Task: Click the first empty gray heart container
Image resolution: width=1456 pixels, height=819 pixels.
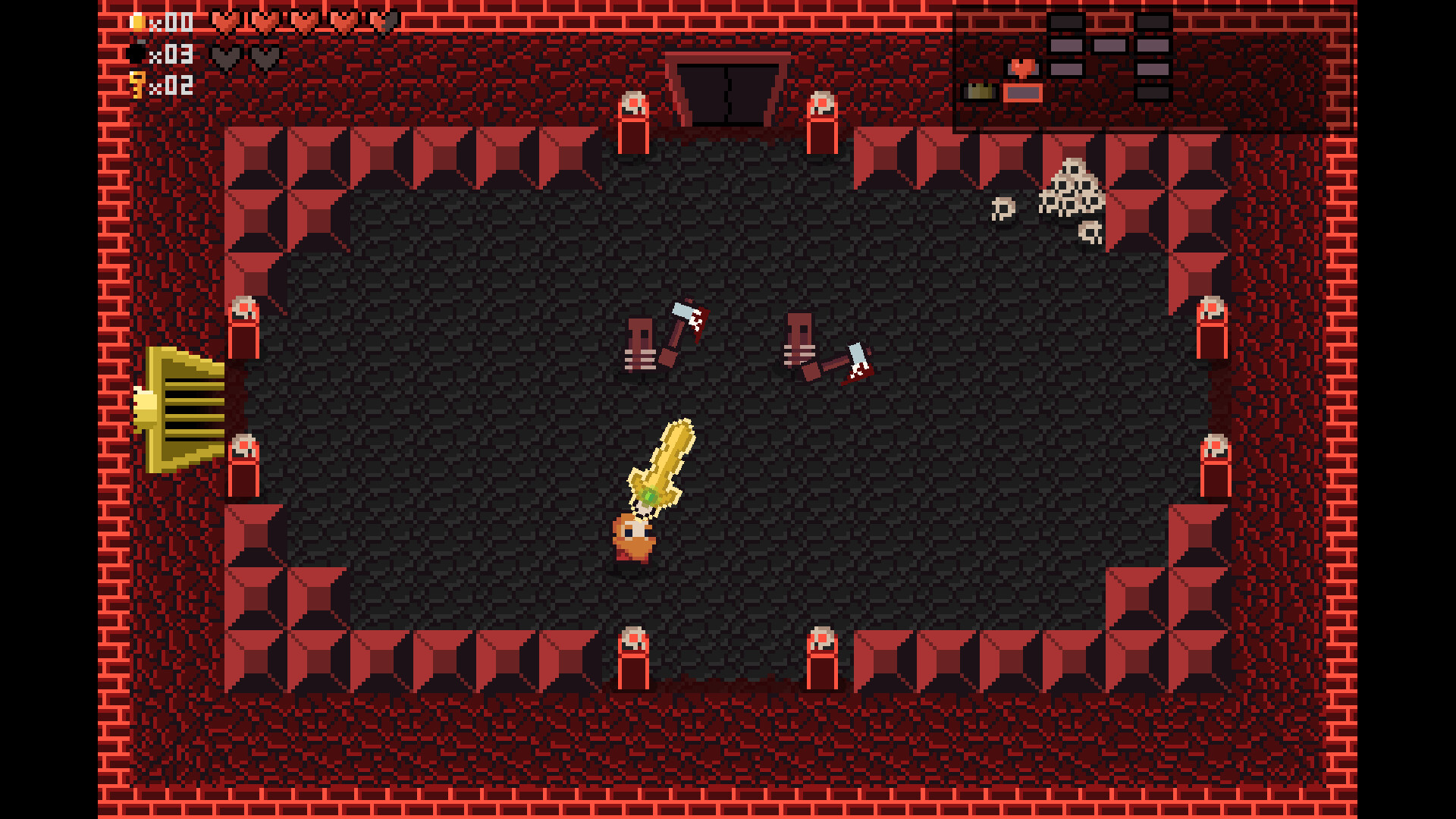Action: (x=224, y=56)
